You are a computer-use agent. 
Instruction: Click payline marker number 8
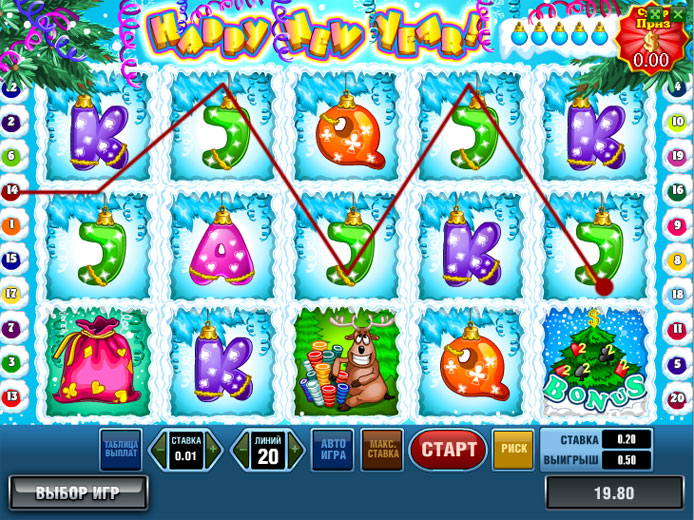point(677,260)
